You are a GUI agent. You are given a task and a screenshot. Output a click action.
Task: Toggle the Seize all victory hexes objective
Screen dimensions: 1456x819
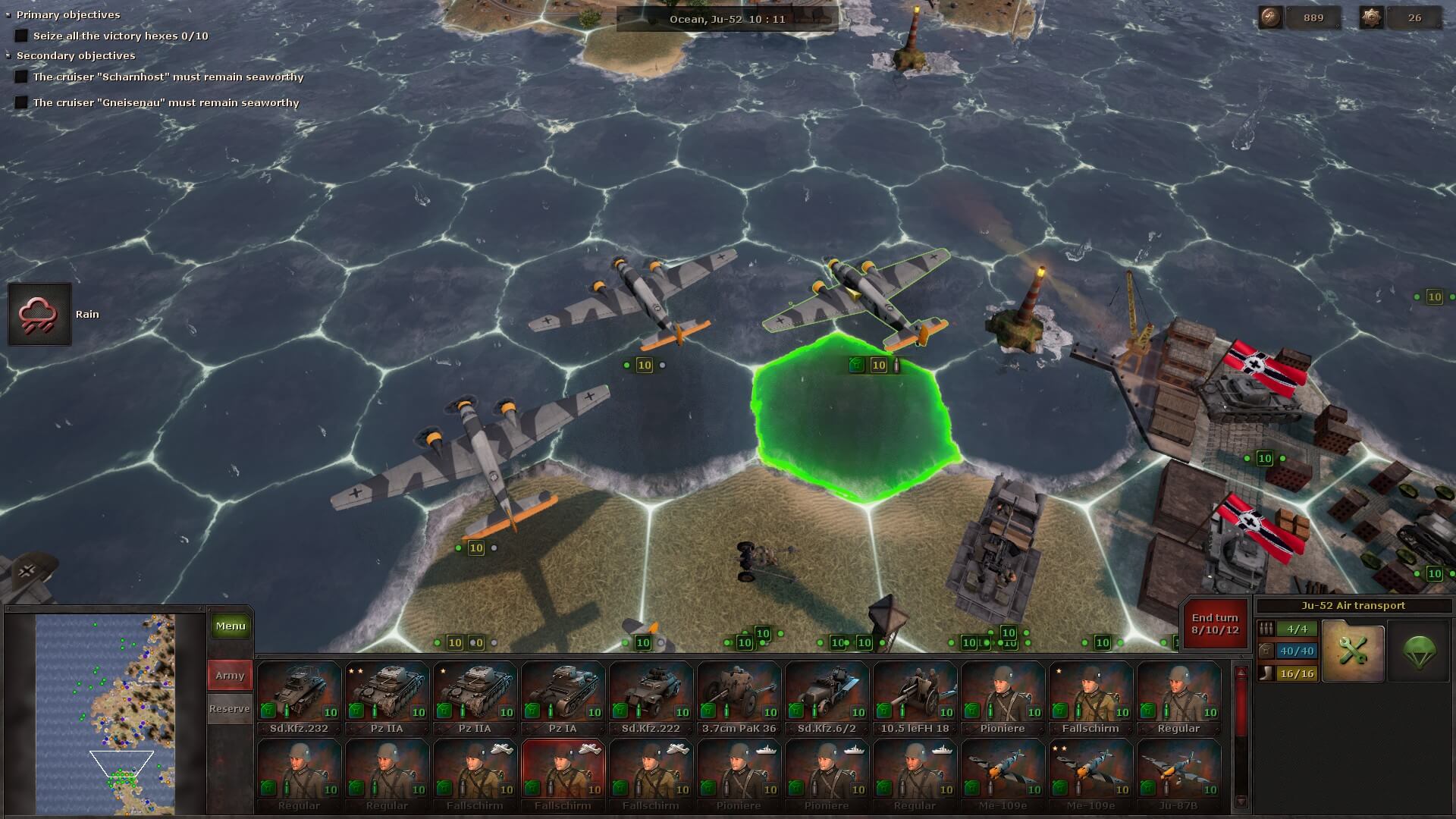(22, 36)
